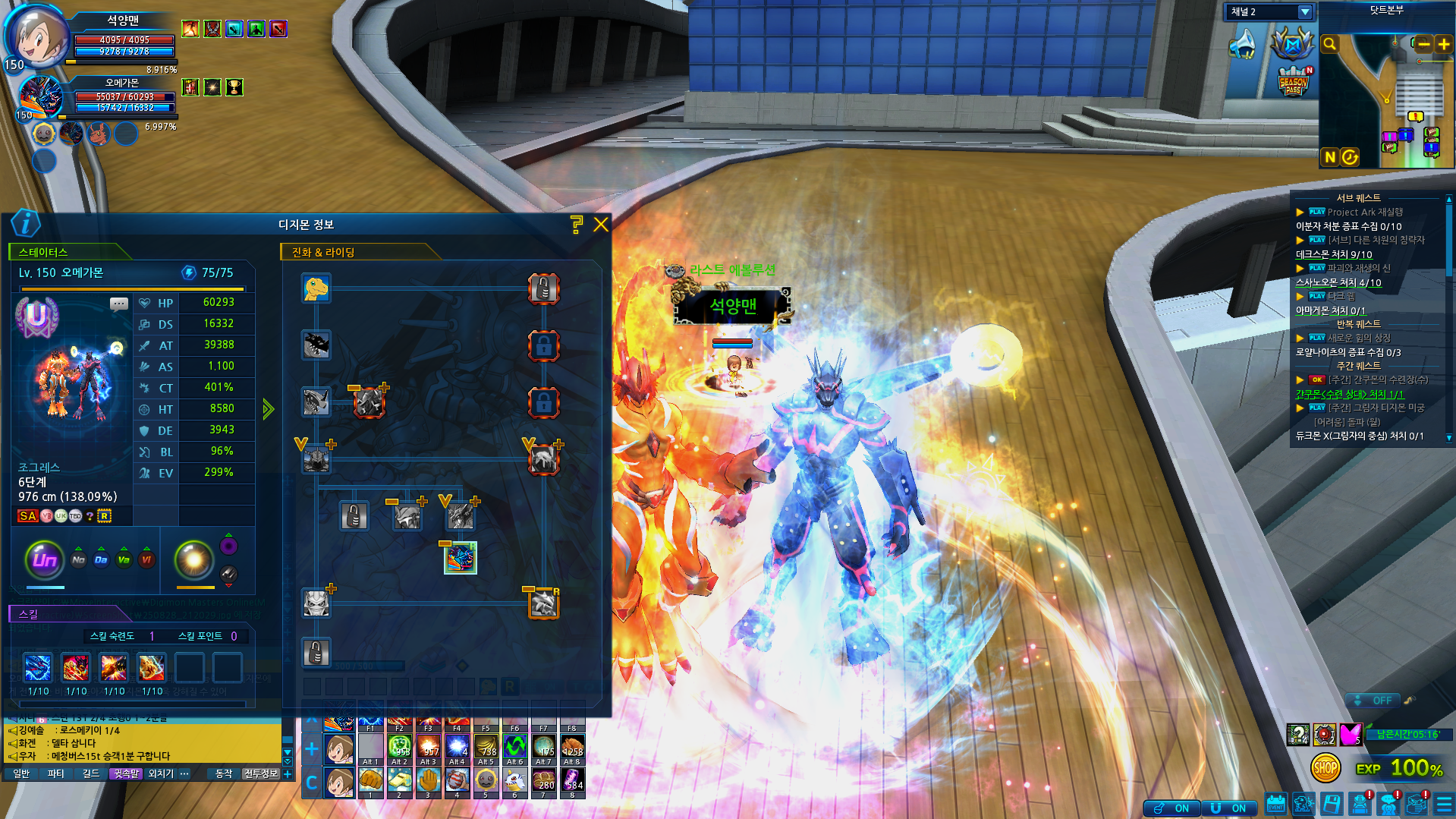Zoom in the minimap with plus button
The image size is (1456, 819).
tap(1444, 44)
